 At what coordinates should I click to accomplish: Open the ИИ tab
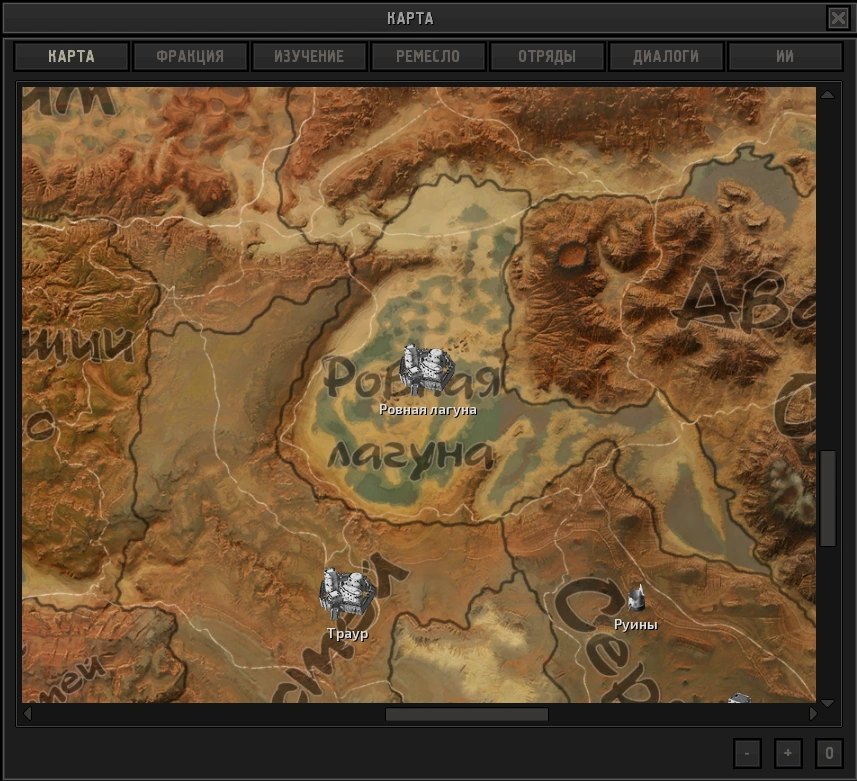click(785, 56)
